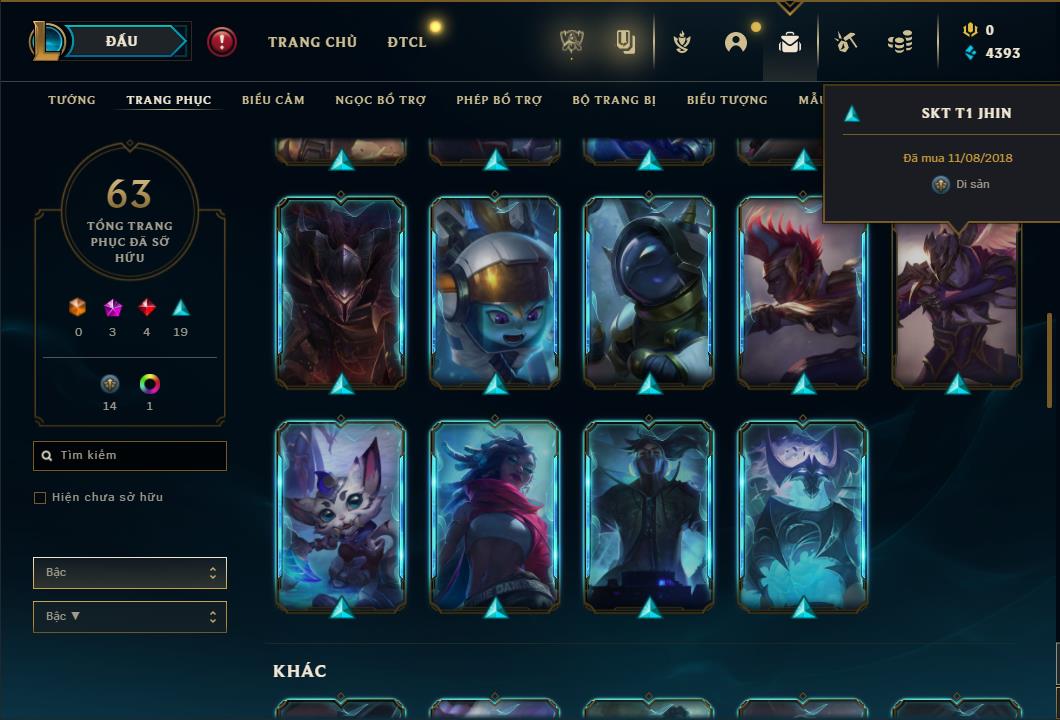Select the BIỂU CẢM emotes tab
This screenshot has height=720, width=1060.
coord(273,100)
